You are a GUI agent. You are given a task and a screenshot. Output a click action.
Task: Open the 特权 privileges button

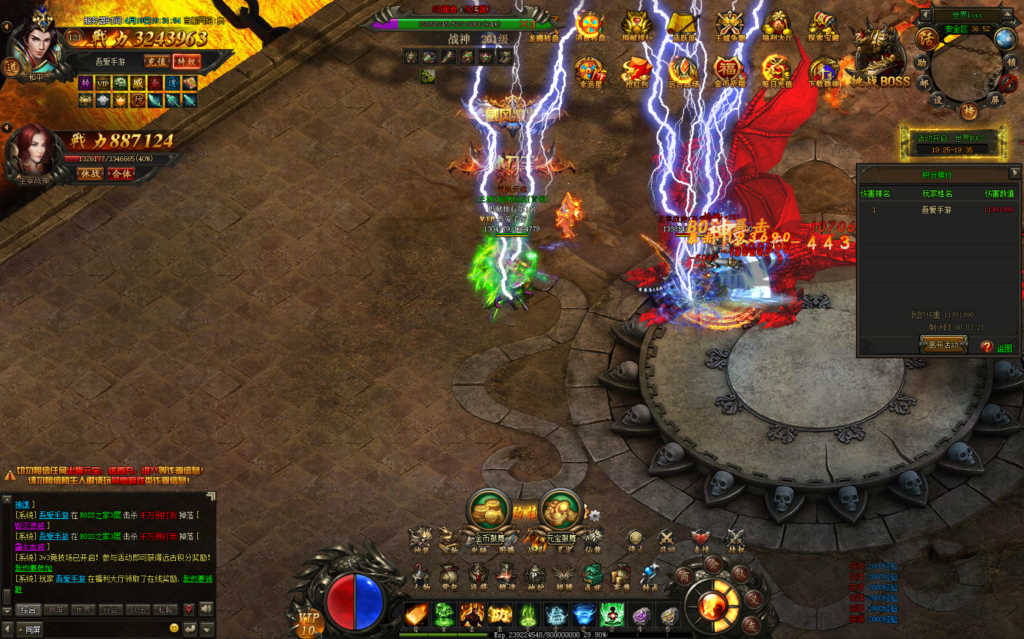pos(187,61)
